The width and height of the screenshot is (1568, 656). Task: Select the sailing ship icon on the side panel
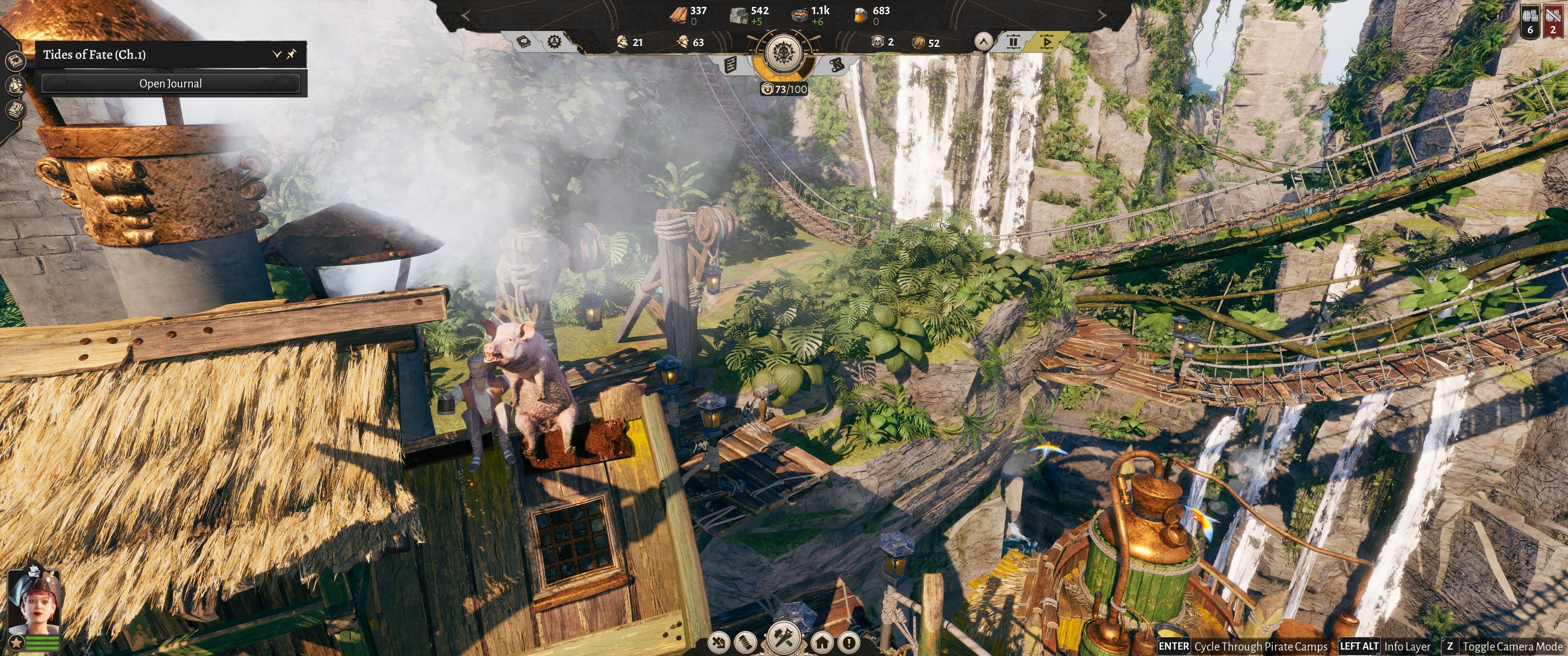click(15, 85)
